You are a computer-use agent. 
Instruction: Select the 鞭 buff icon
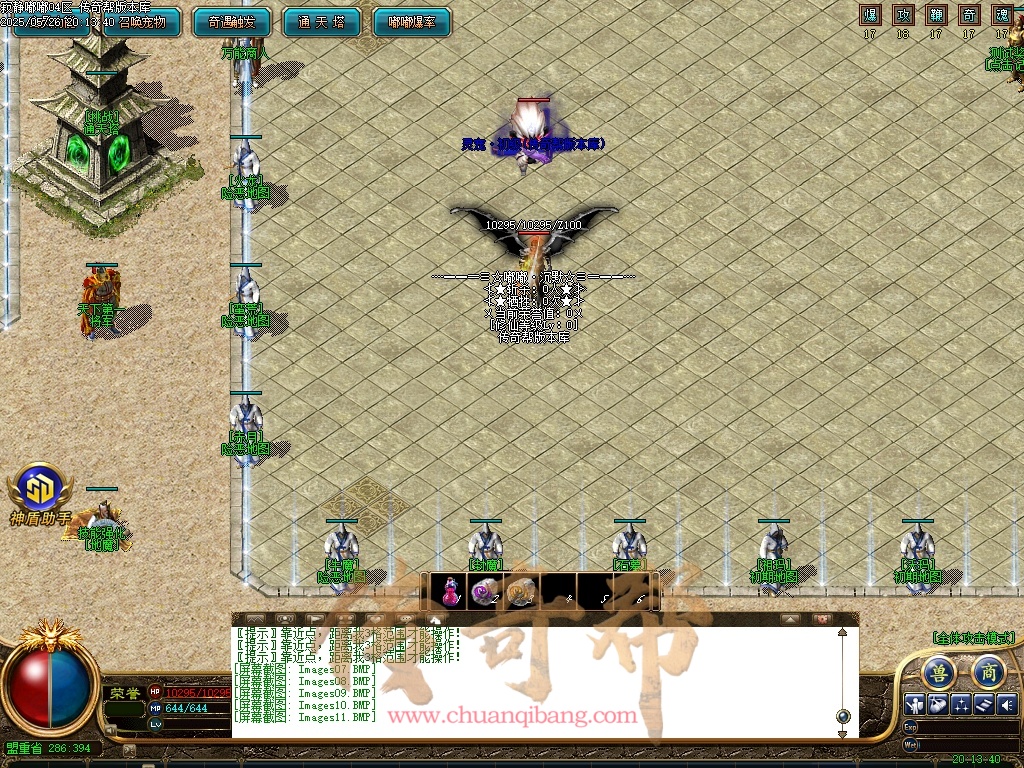click(x=936, y=15)
